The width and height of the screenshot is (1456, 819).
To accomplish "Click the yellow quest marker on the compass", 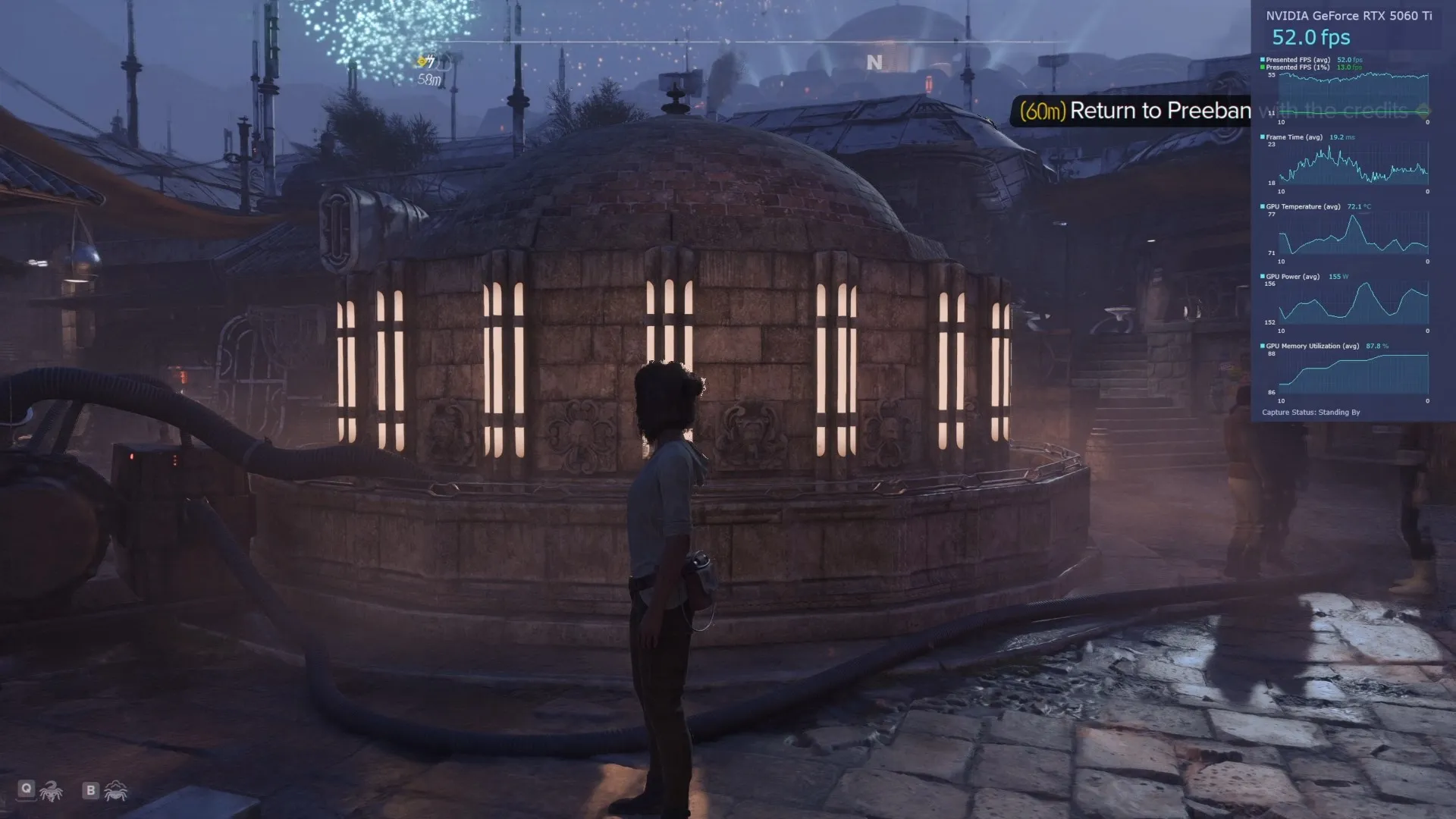I will [426, 61].
